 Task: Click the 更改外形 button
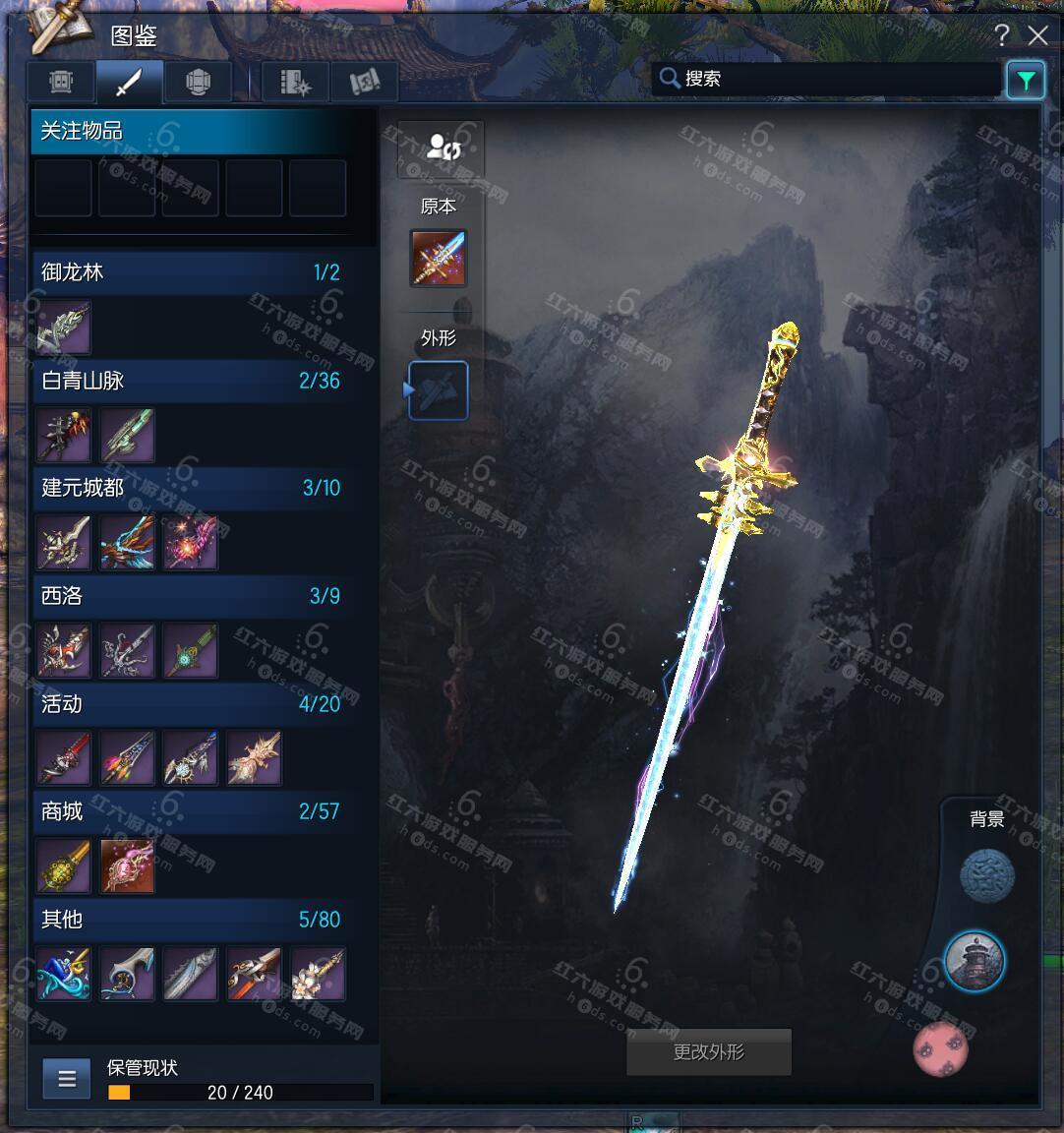(x=708, y=1052)
